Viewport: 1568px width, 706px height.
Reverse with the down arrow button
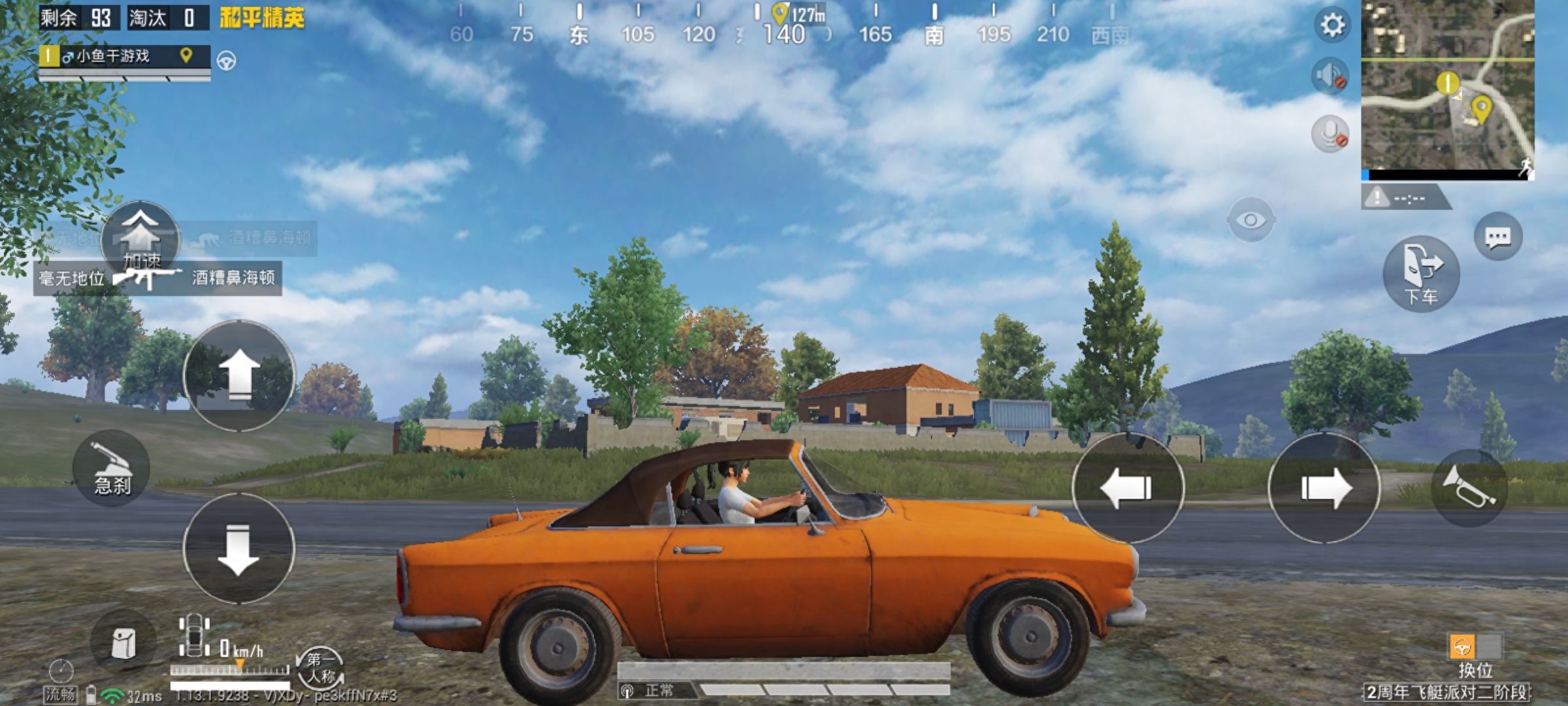click(x=239, y=548)
